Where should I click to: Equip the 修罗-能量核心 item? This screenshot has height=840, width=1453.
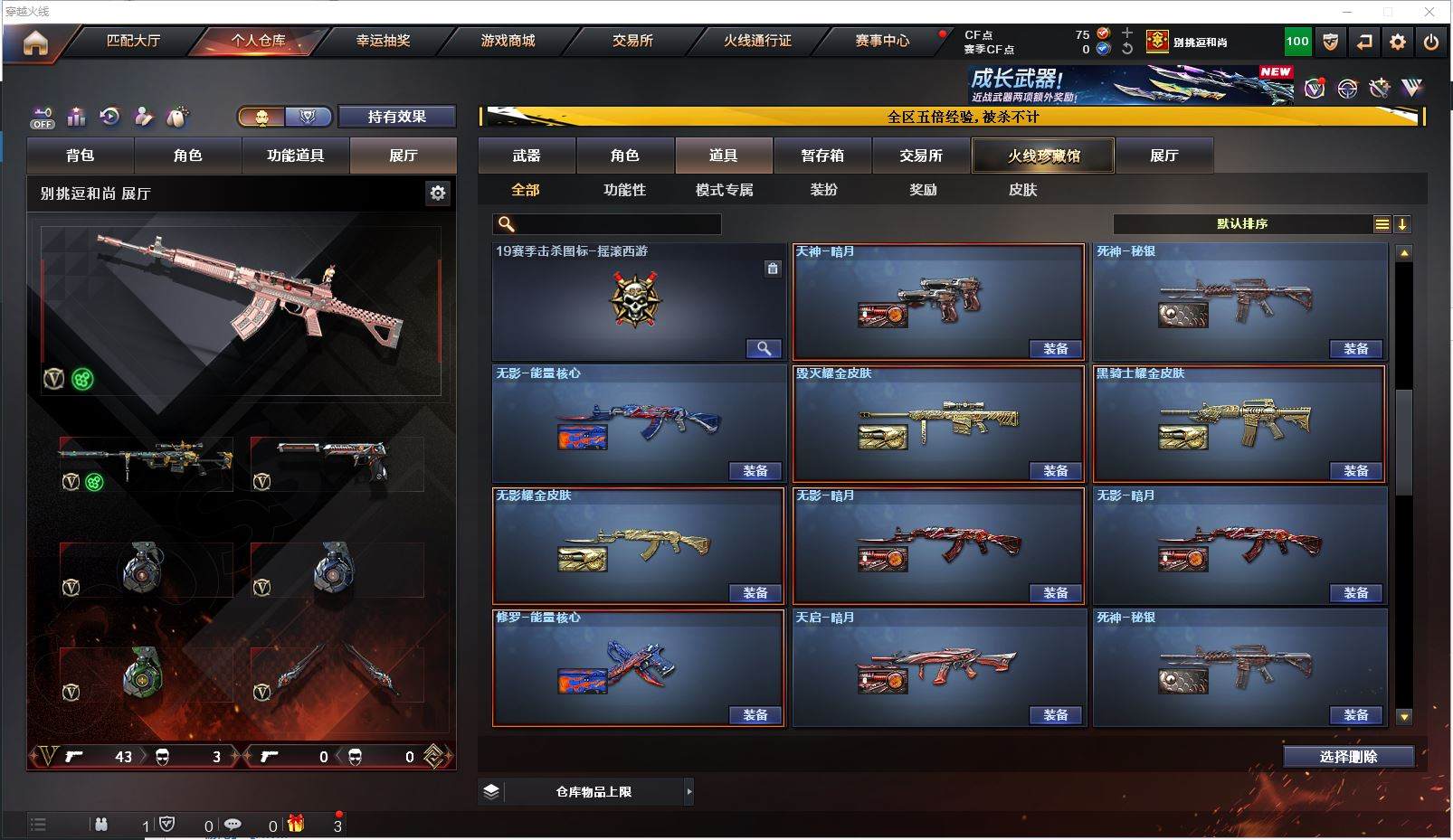(x=755, y=715)
